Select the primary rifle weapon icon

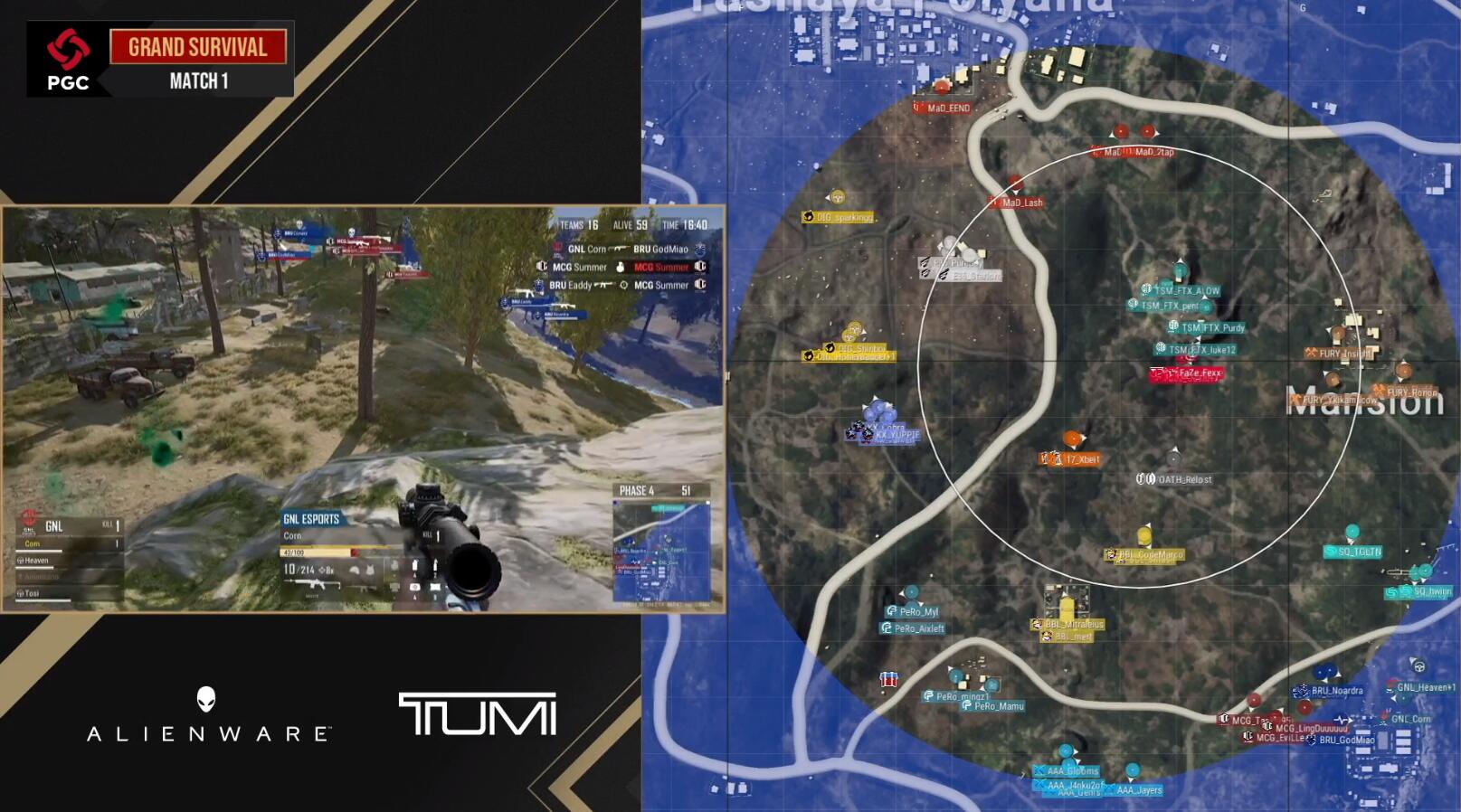point(312,585)
